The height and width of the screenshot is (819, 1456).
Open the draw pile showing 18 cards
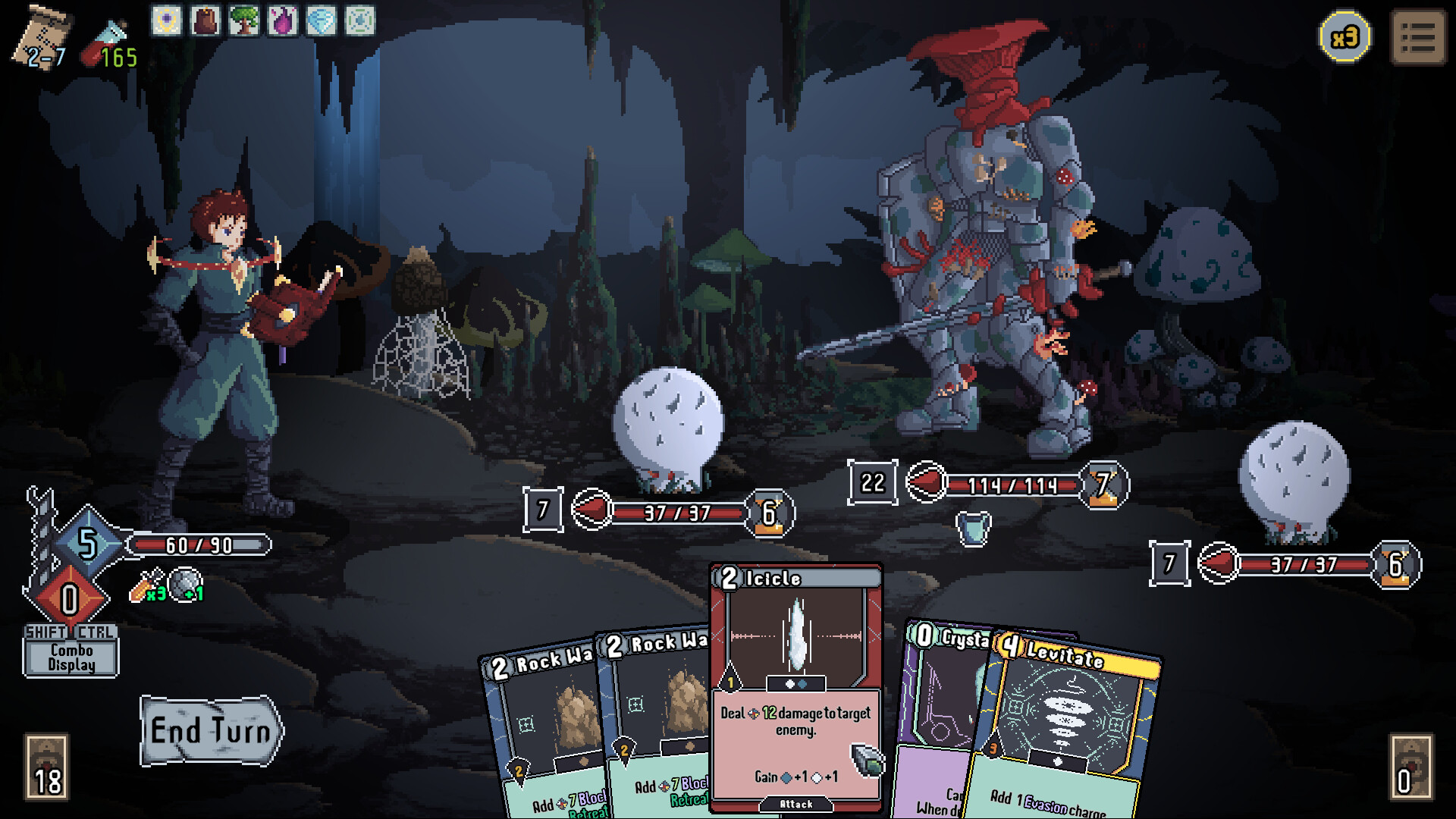(47, 767)
